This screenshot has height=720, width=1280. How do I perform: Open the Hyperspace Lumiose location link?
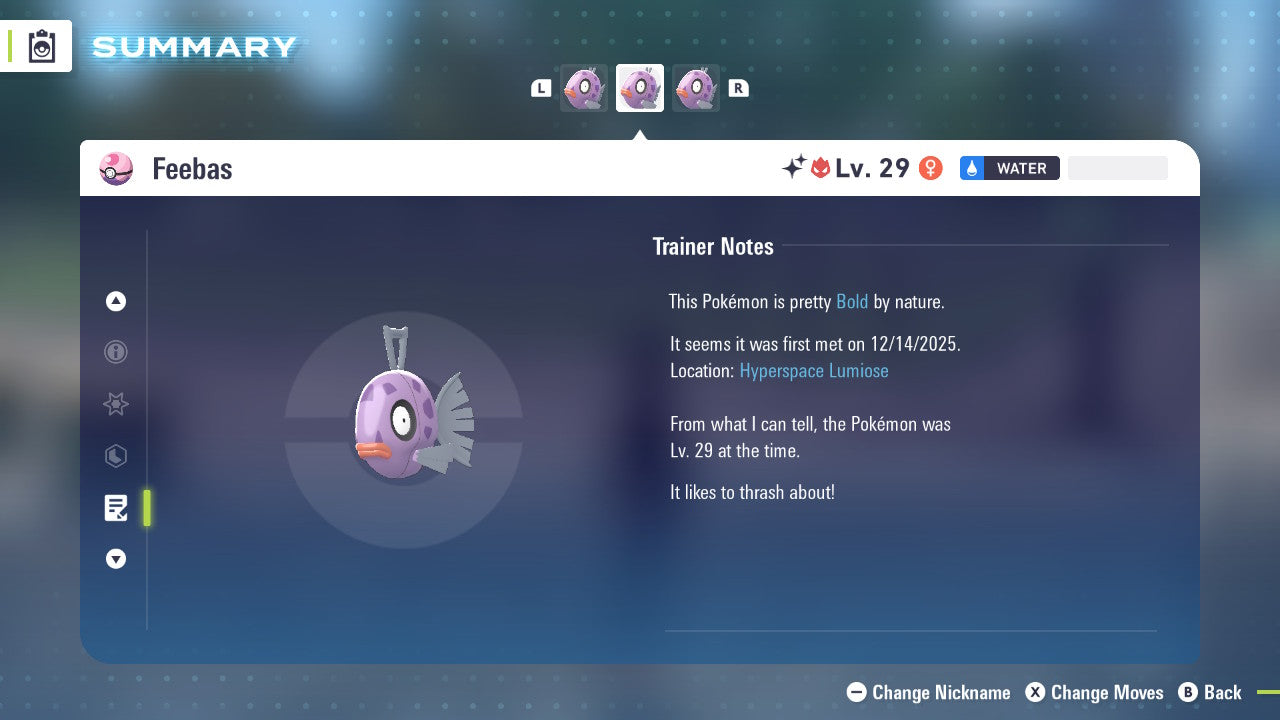(x=814, y=370)
